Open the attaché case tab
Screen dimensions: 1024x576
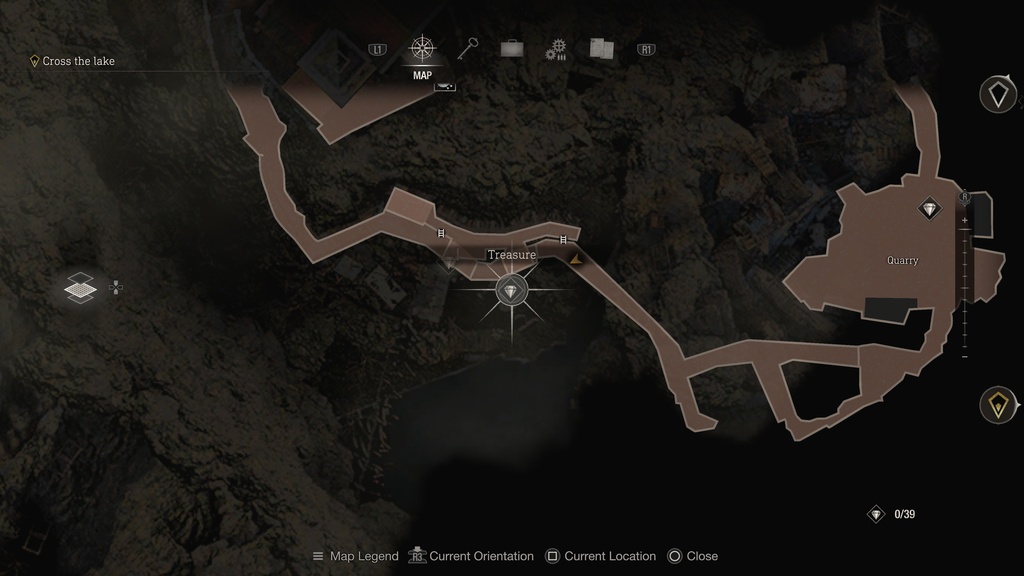(512, 48)
